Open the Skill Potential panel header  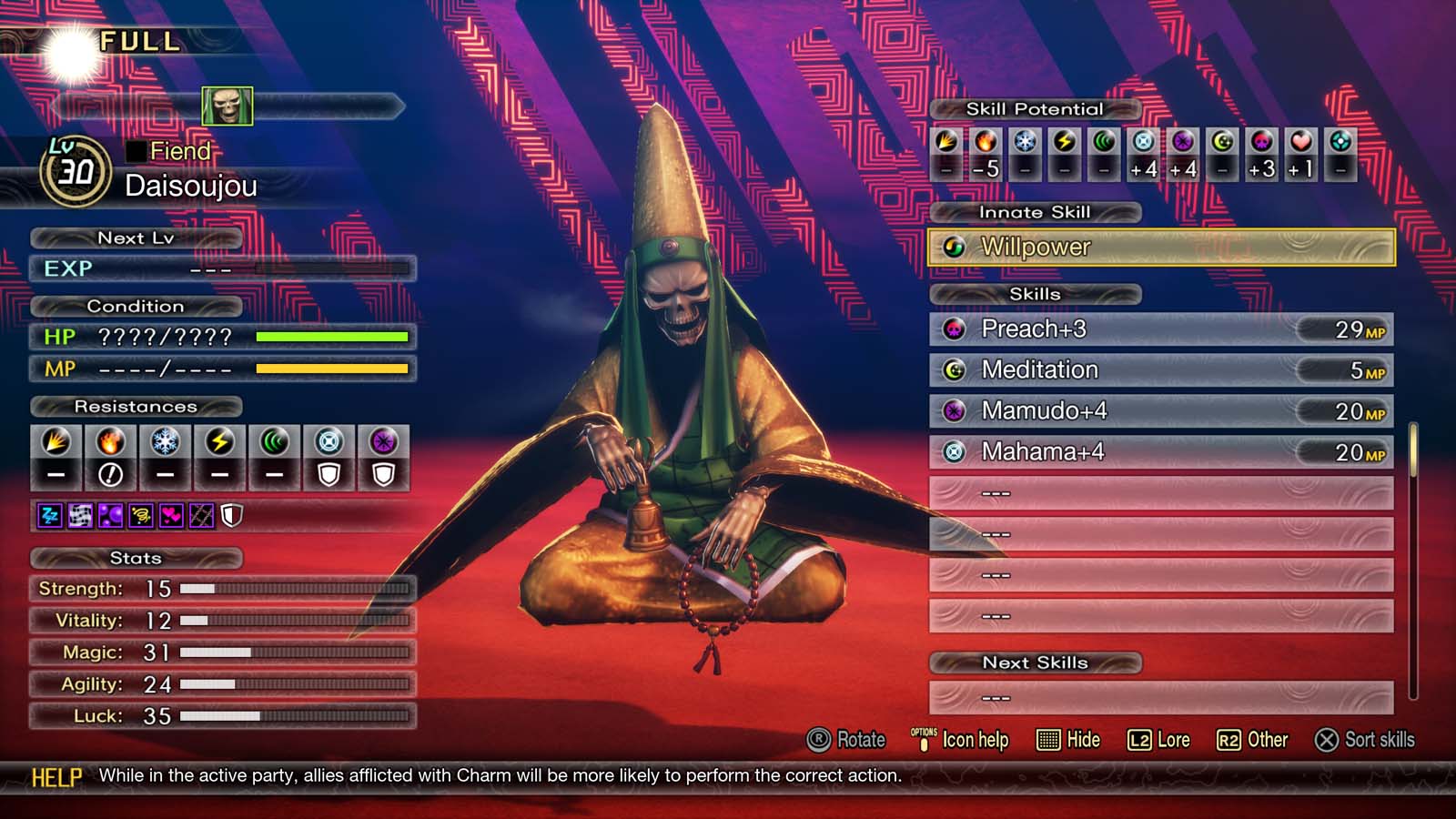tap(1036, 108)
